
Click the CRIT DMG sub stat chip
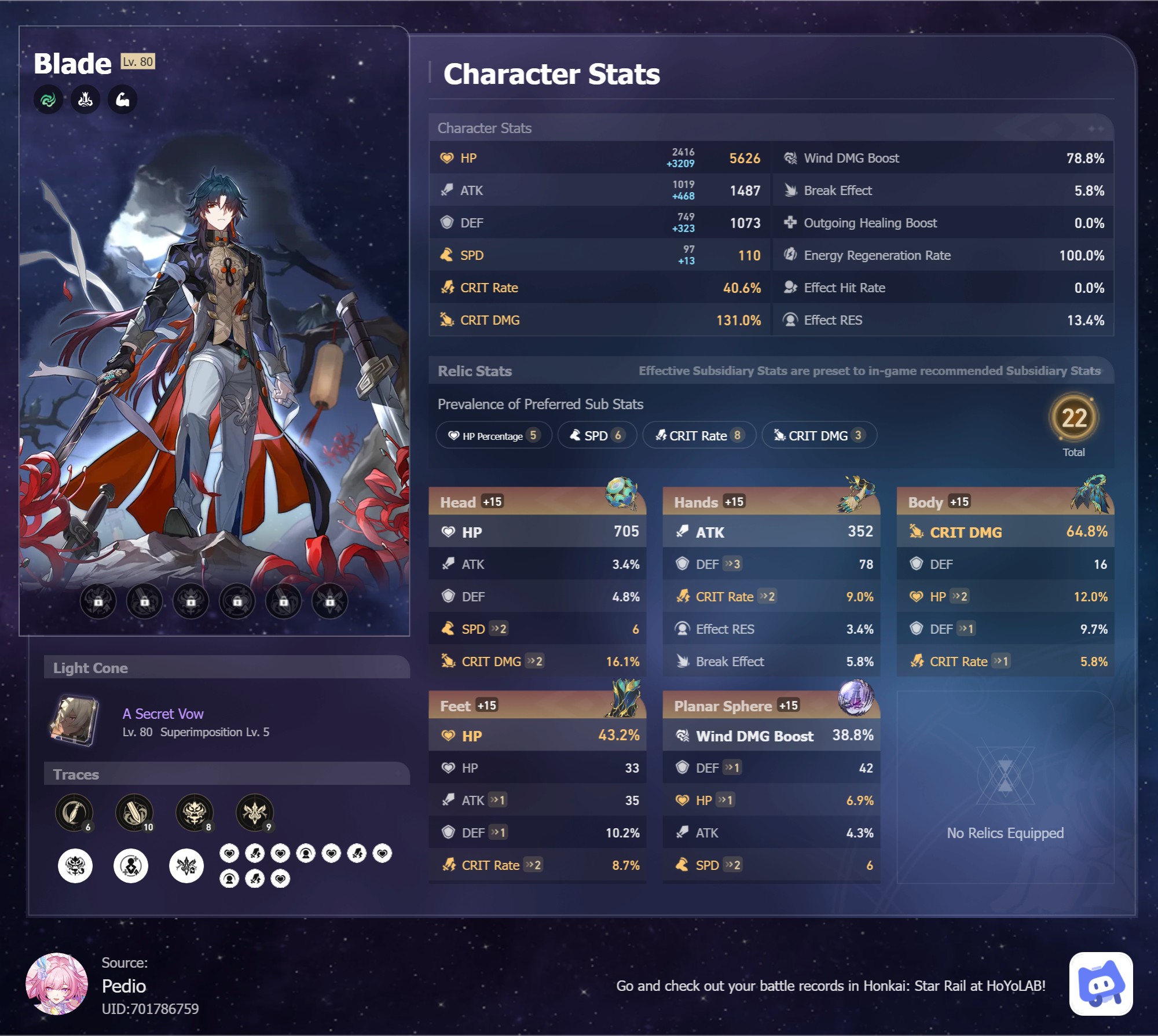pos(819,435)
